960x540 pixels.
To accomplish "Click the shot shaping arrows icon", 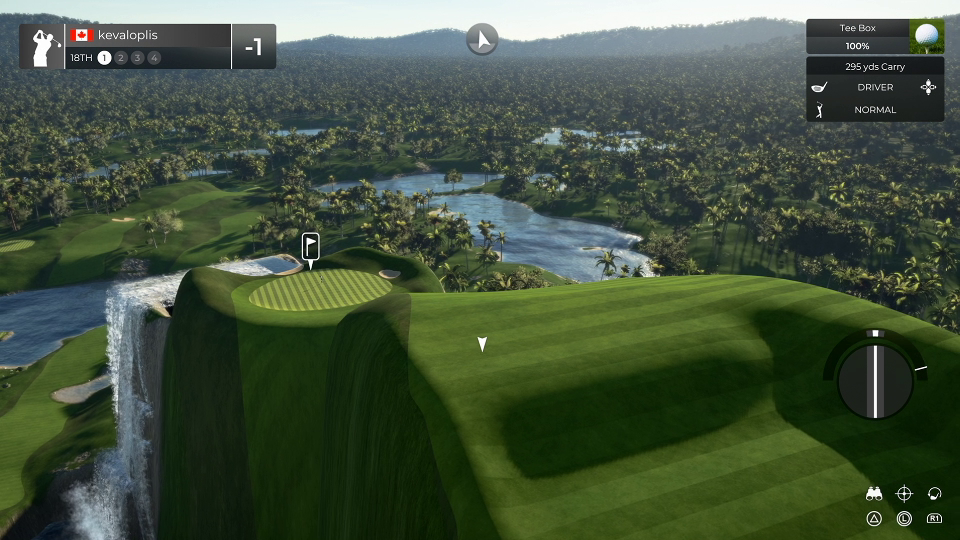I will pos(930,87).
